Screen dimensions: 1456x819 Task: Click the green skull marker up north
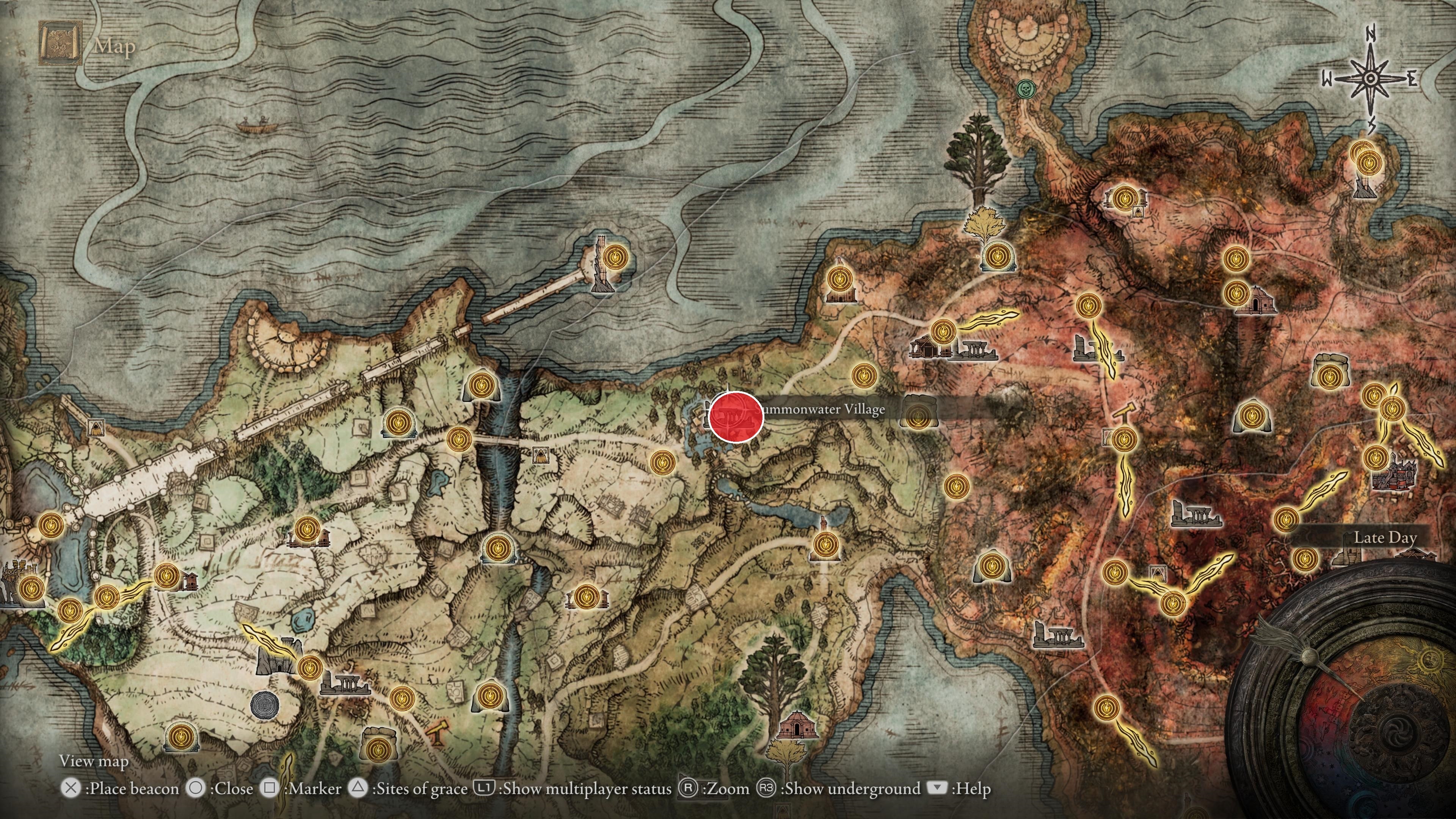point(1024,89)
